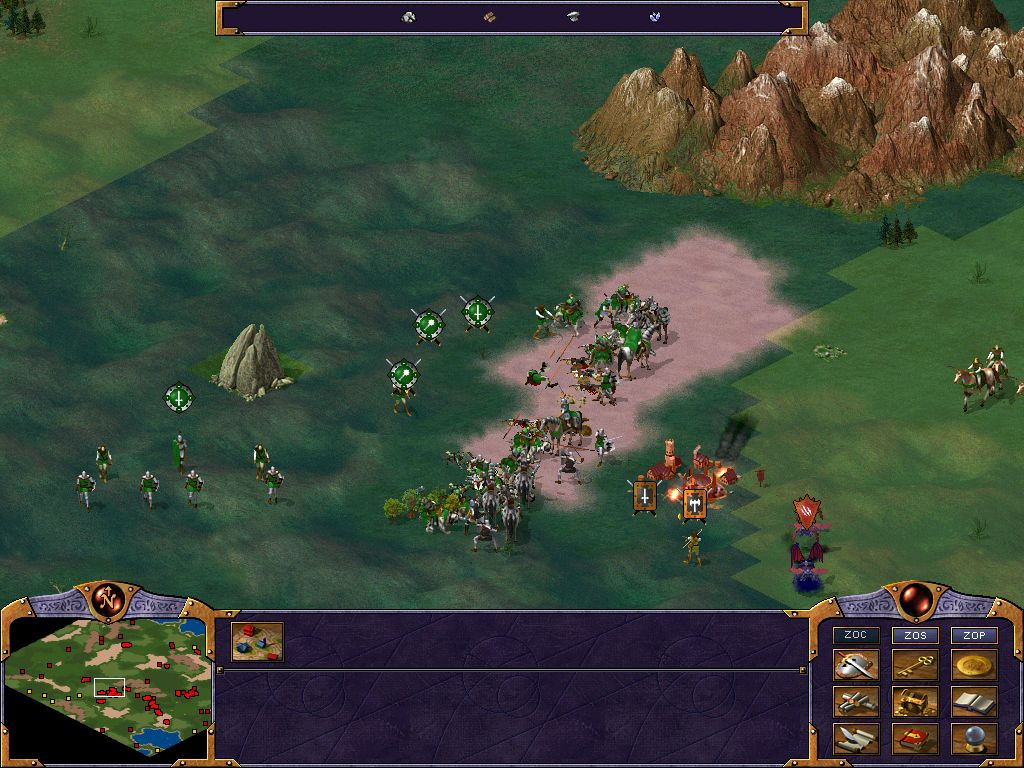Click the red orb above the command panel

[915, 599]
